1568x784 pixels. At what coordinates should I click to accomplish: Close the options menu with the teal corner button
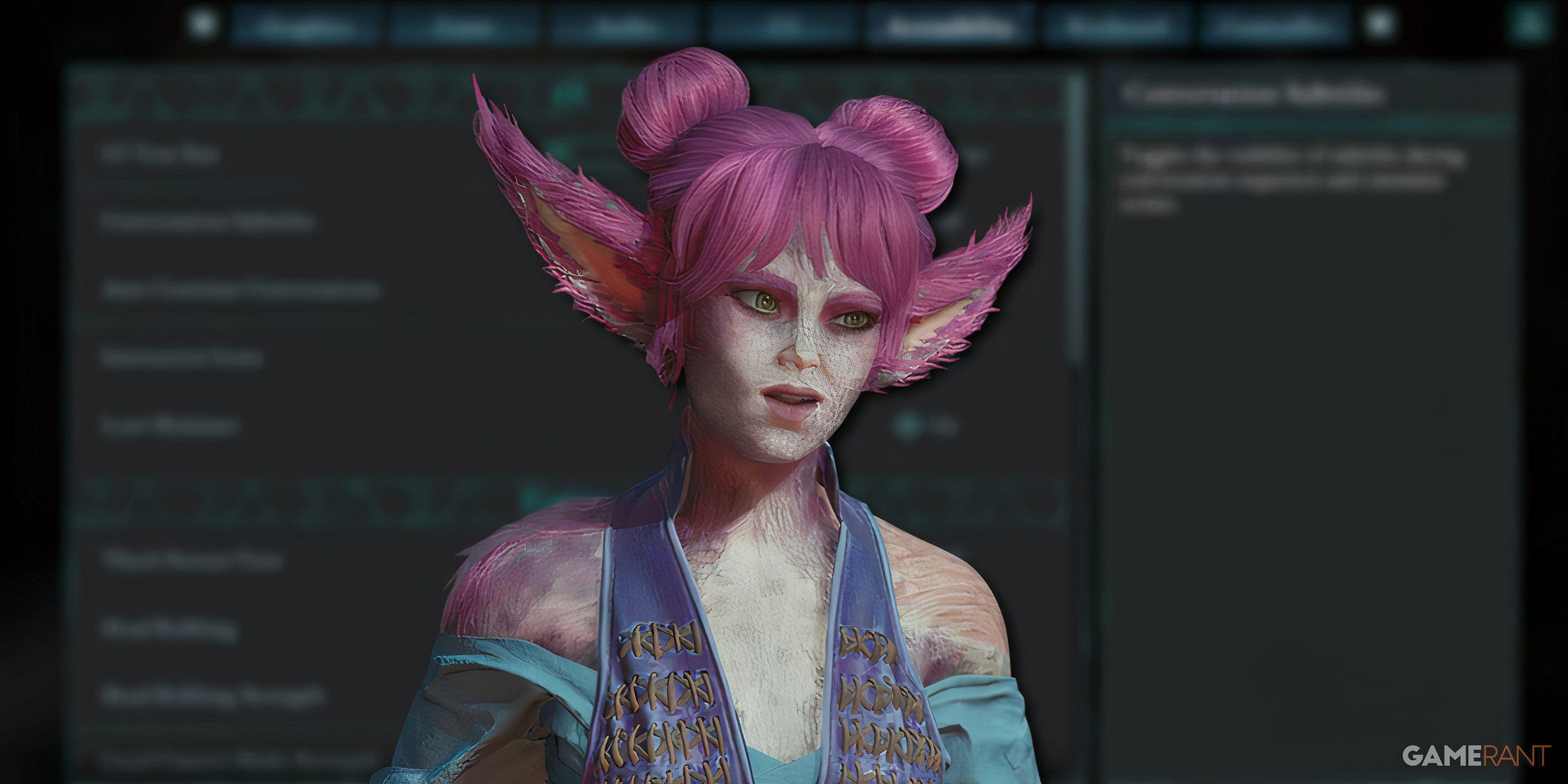(x=1530, y=24)
